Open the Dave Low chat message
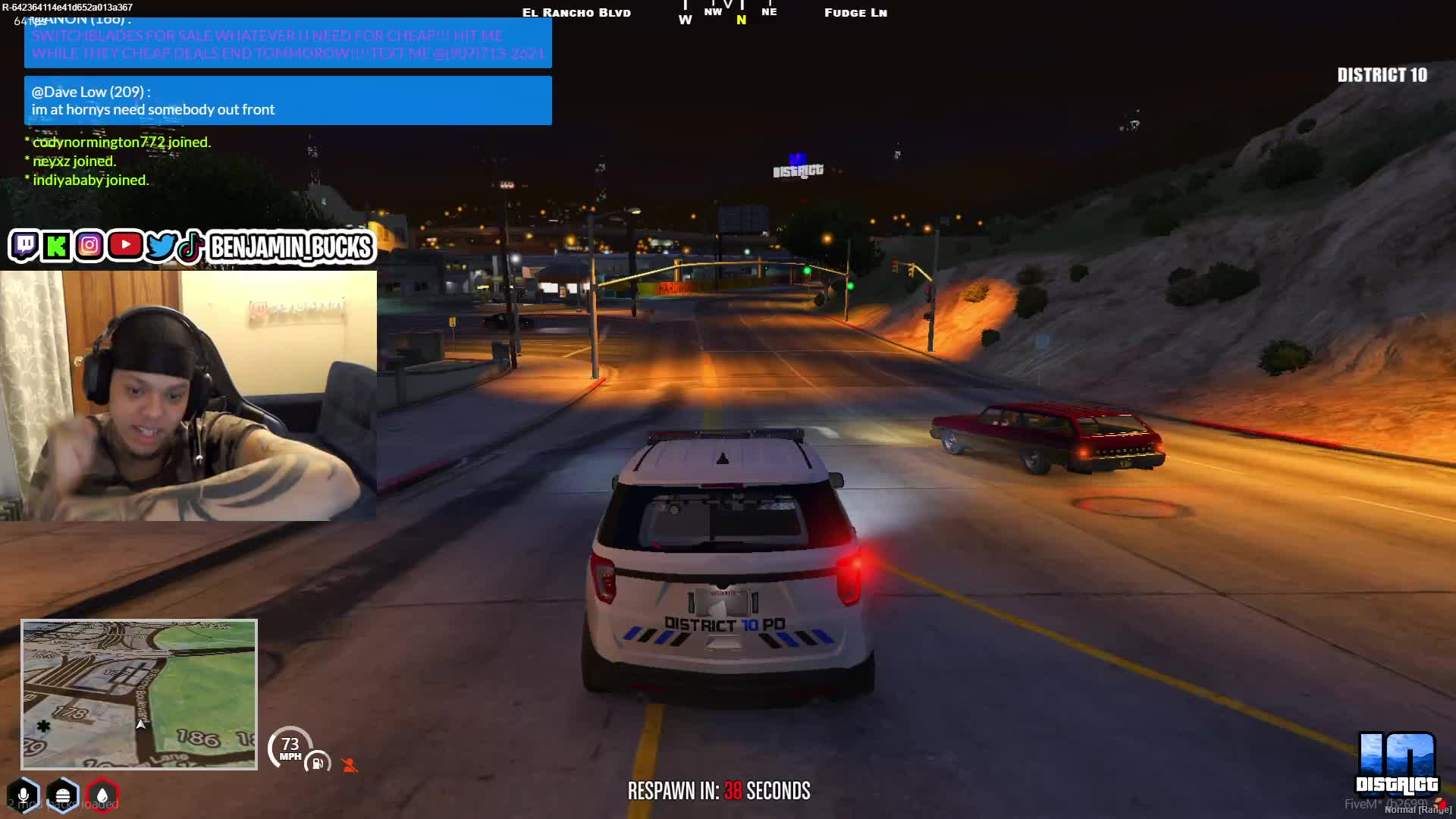Screen dimensions: 1456x819 point(287,101)
